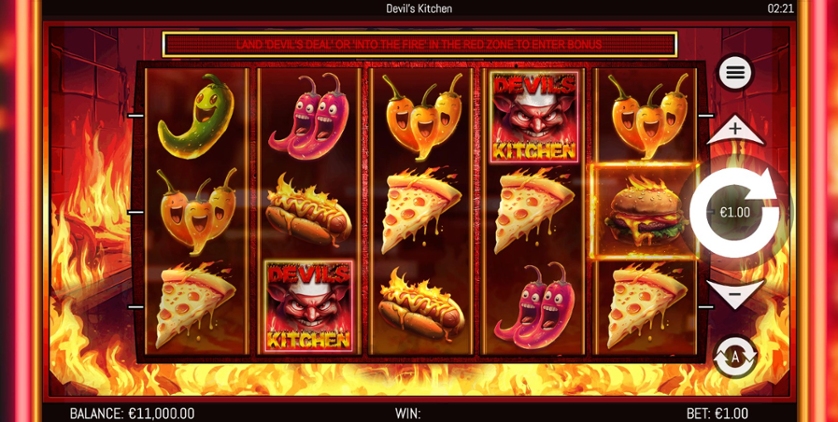Increase the bet with the plus arrow
838x422 pixels.
[735, 129]
